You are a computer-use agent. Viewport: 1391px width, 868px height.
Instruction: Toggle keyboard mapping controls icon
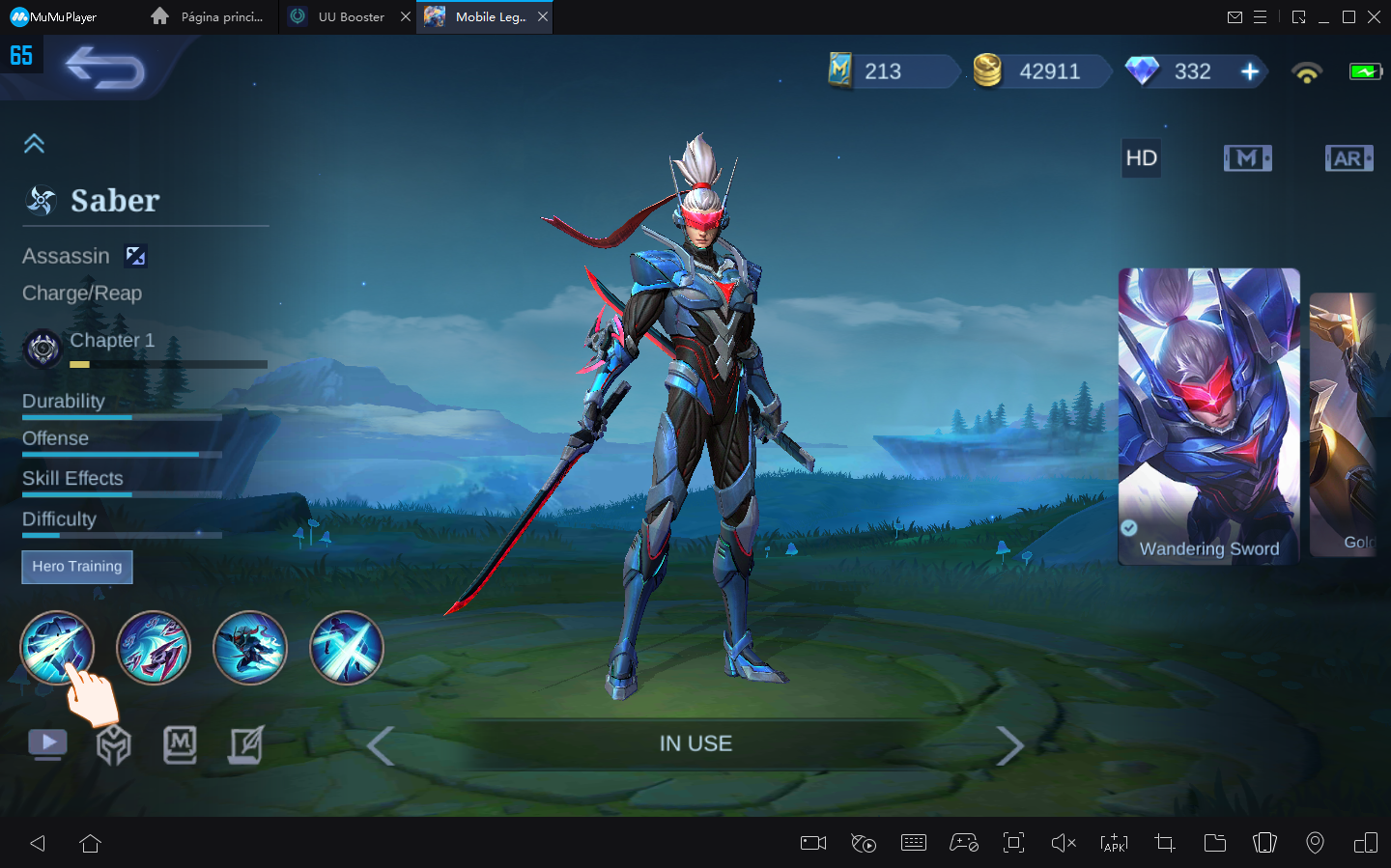[x=914, y=843]
